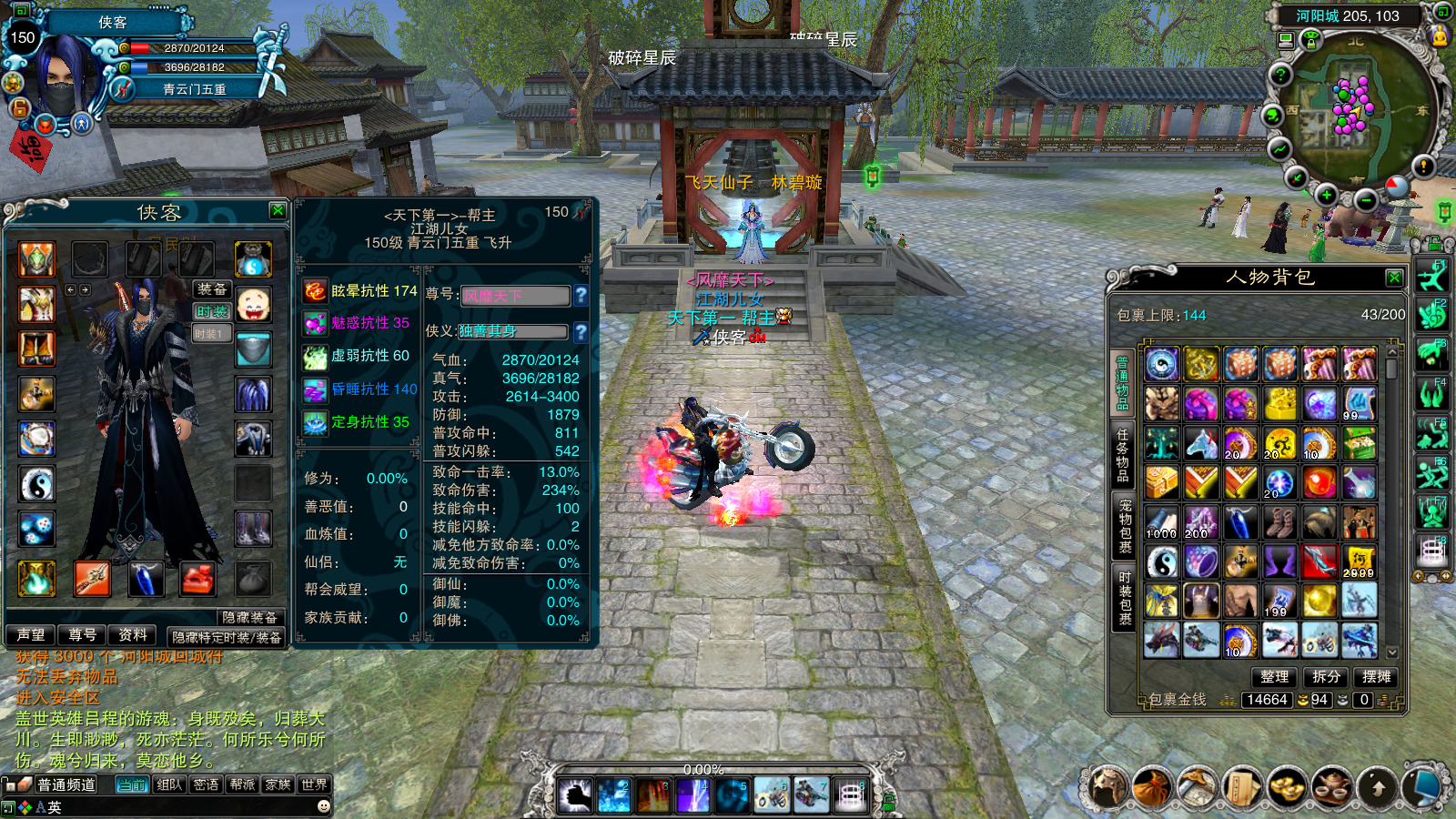
Task: Select the 帮派 chat channel
Action: tap(242, 784)
